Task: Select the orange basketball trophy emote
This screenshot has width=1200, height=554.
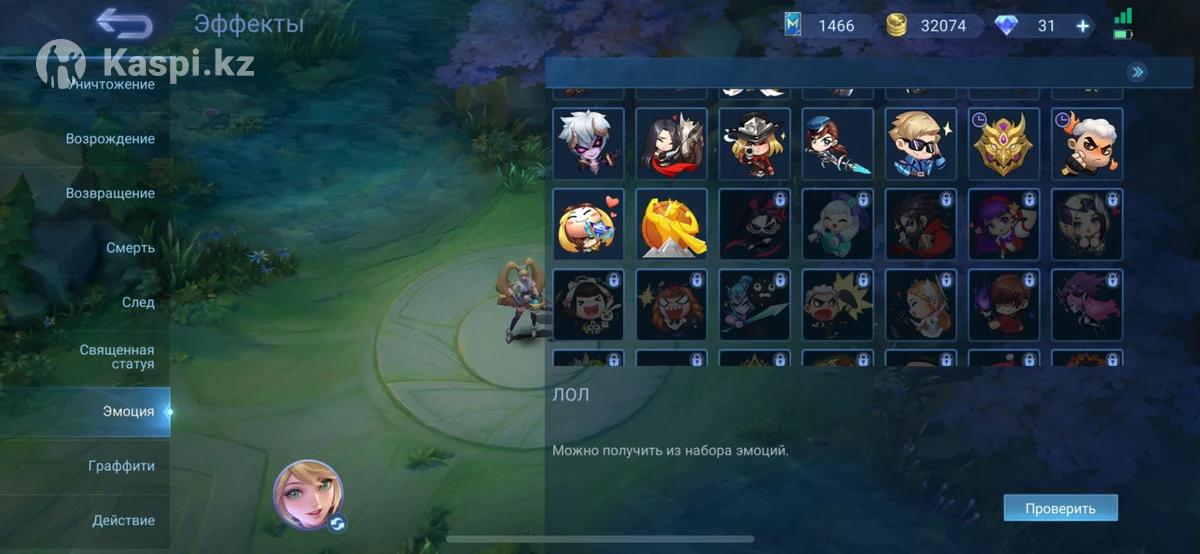Action: click(672, 224)
